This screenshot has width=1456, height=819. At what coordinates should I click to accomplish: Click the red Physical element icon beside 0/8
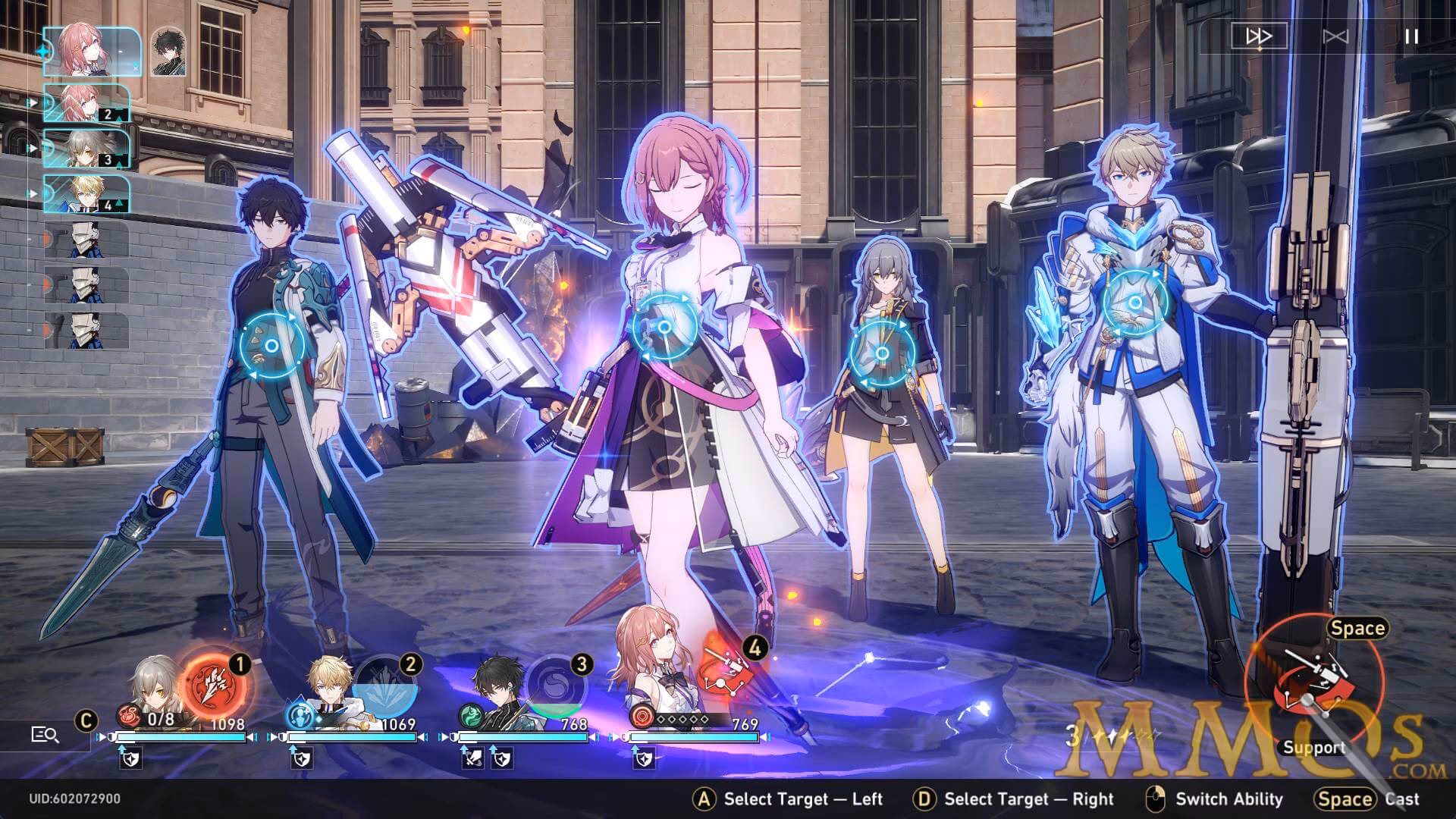pyautogui.click(x=127, y=716)
